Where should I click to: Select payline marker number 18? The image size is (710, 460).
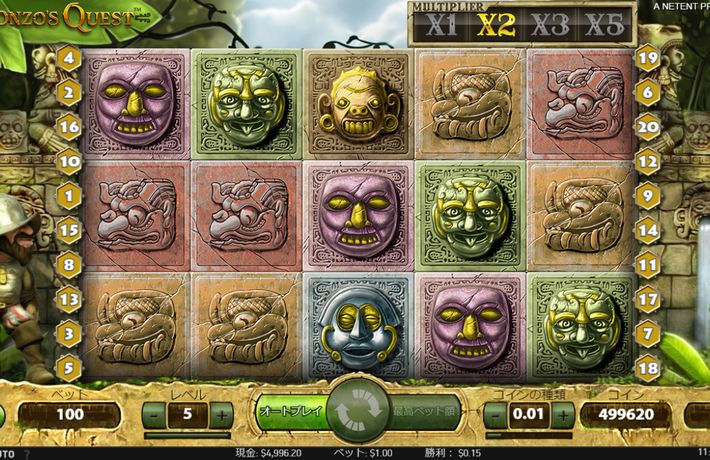[647, 367]
